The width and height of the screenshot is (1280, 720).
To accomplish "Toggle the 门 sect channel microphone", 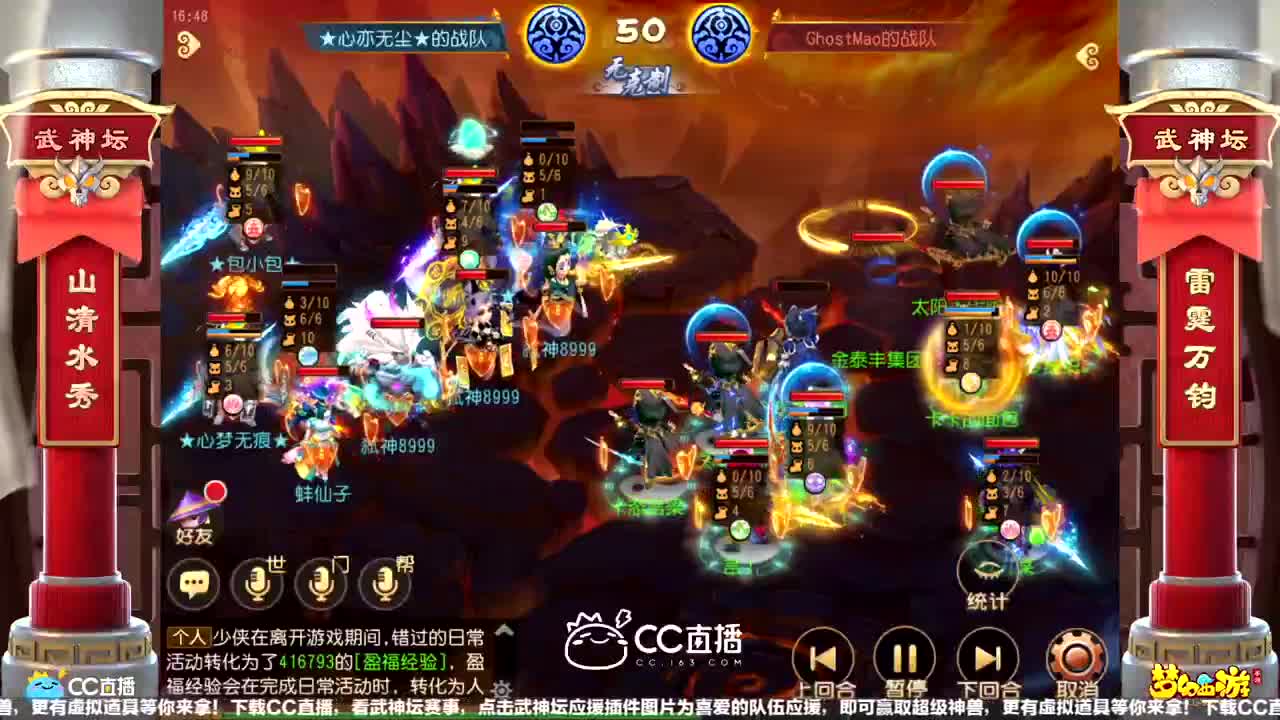I will (320, 580).
